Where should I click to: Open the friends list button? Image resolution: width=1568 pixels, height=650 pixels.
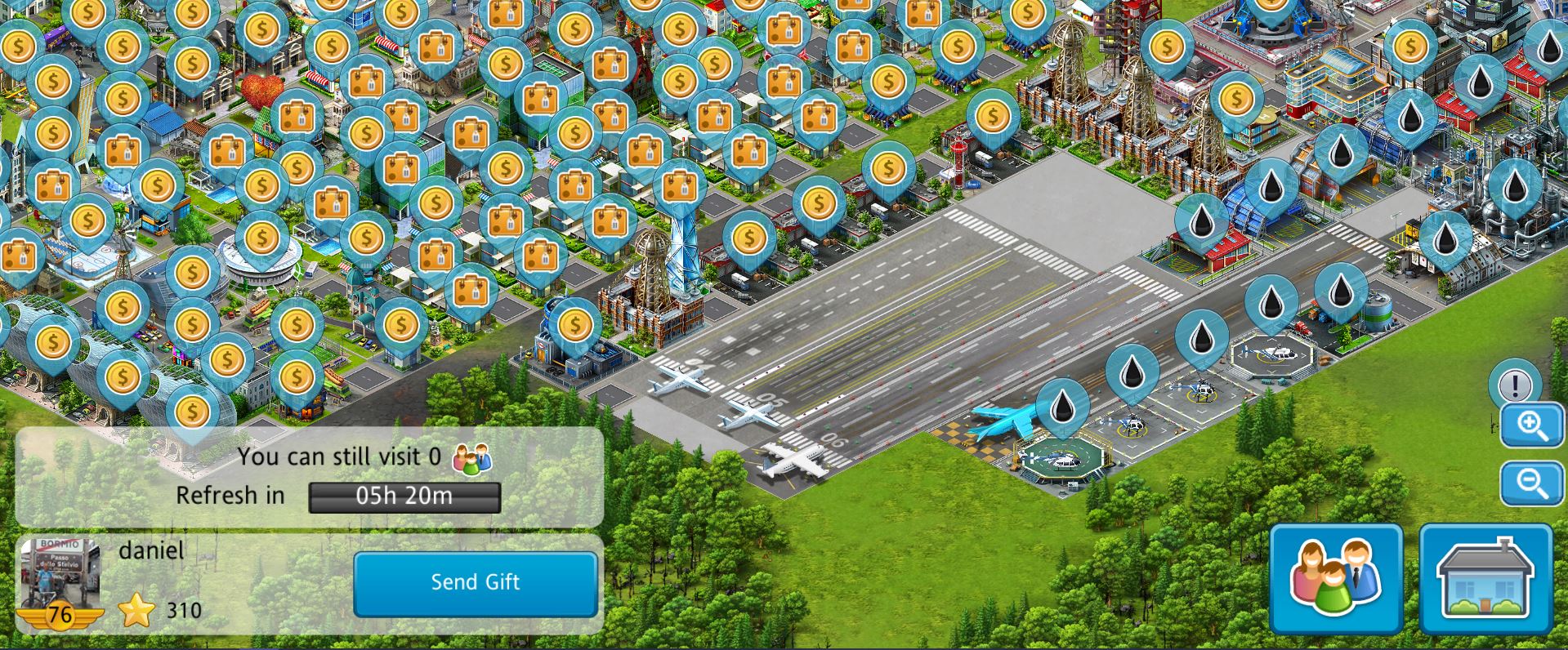click(x=1335, y=579)
